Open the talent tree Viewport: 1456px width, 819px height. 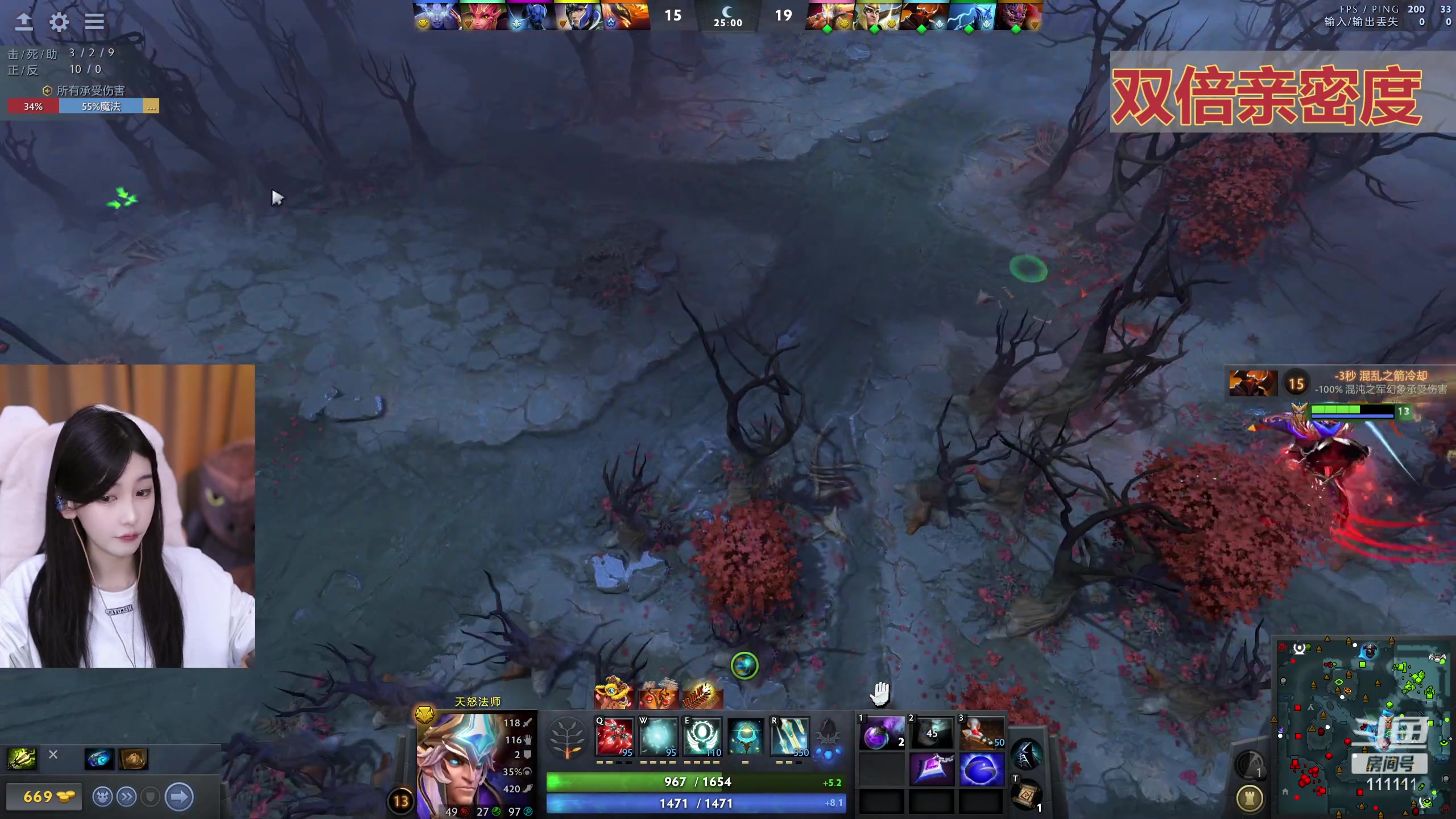566,738
